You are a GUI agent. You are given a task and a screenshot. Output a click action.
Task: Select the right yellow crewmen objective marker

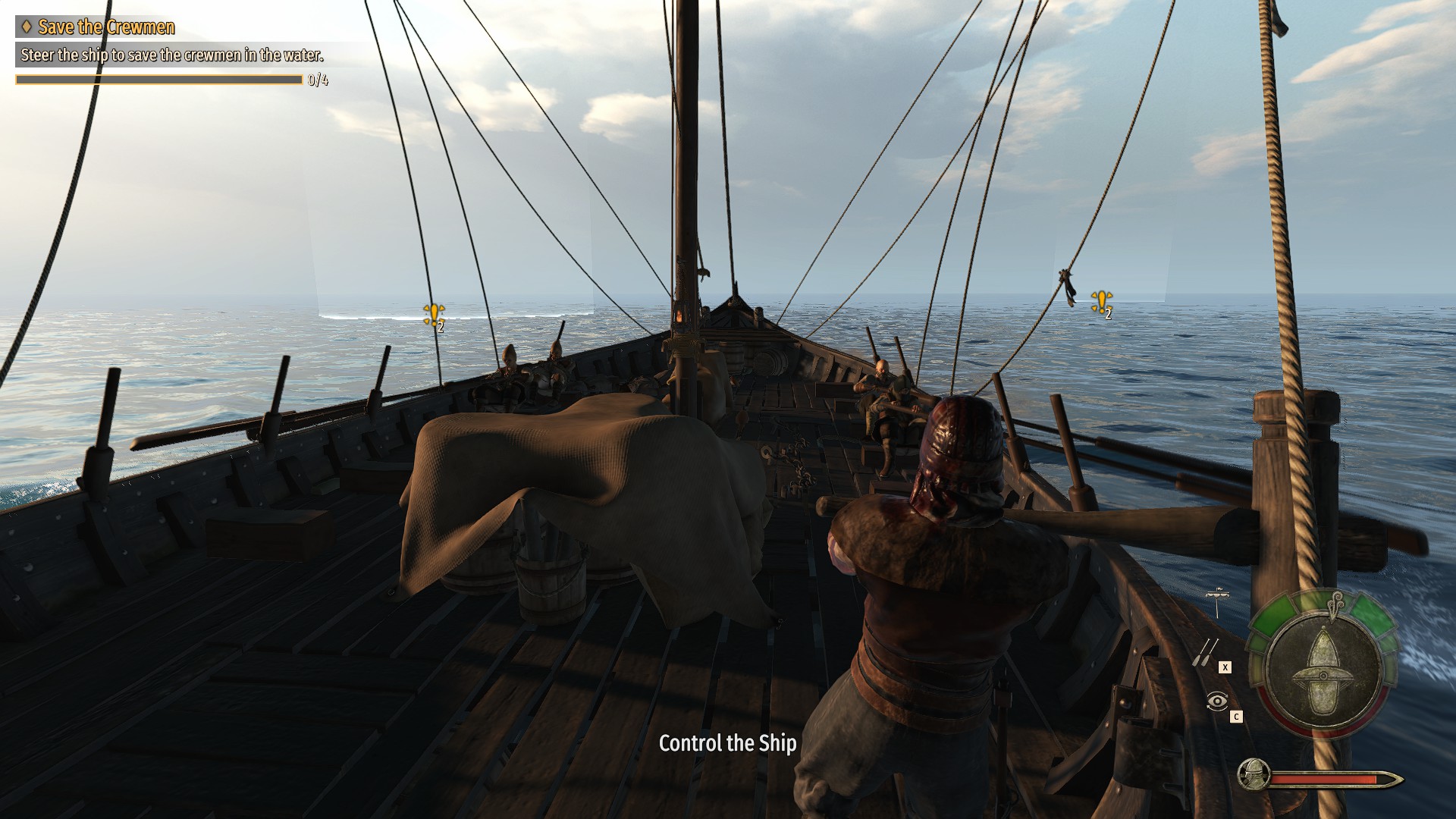[x=1101, y=303]
